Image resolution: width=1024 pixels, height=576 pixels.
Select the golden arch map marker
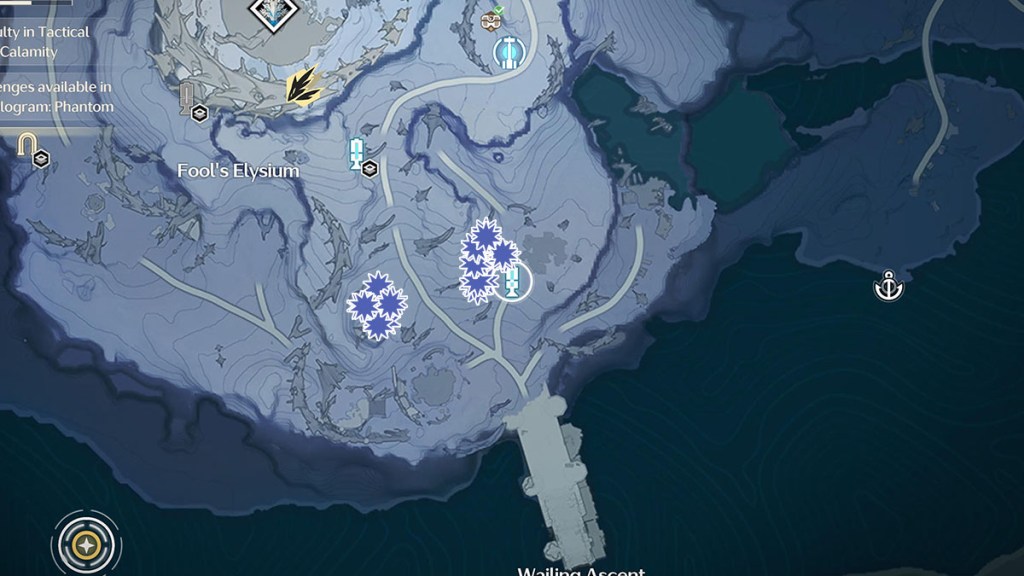pos(26,146)
